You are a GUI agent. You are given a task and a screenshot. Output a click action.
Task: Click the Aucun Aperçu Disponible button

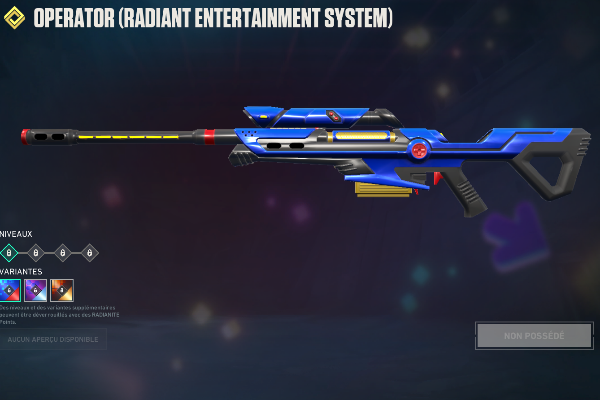coord(52,340)
